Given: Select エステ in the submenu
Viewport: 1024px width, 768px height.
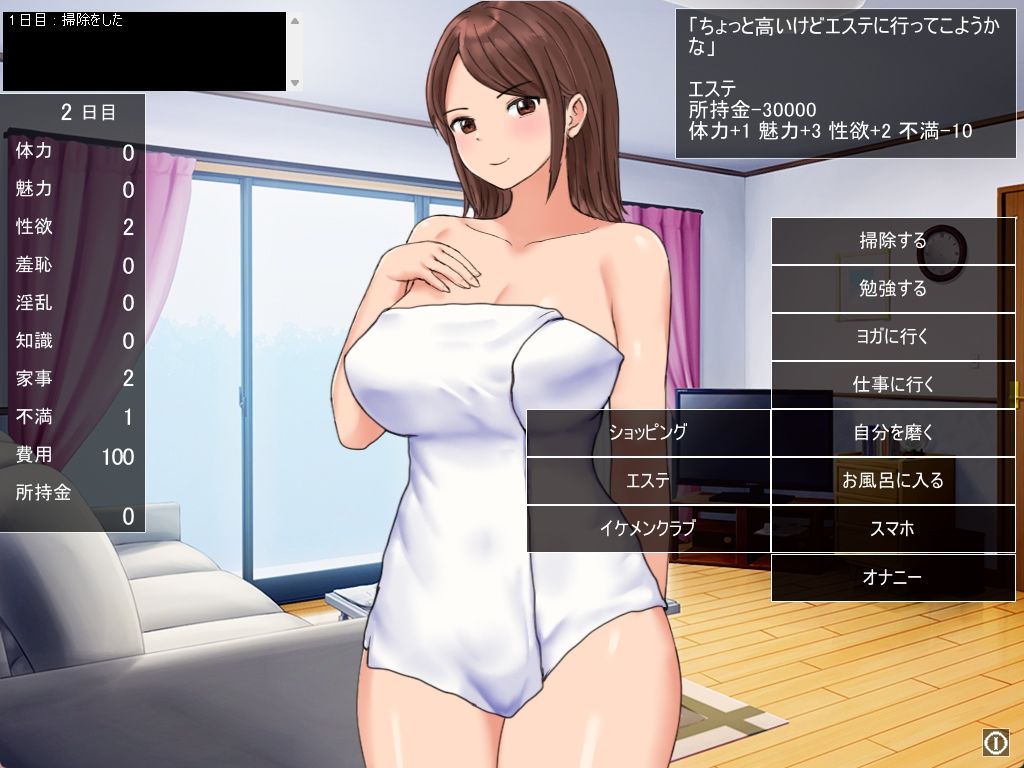Looking at the screenshot, I should coord(648,481).
